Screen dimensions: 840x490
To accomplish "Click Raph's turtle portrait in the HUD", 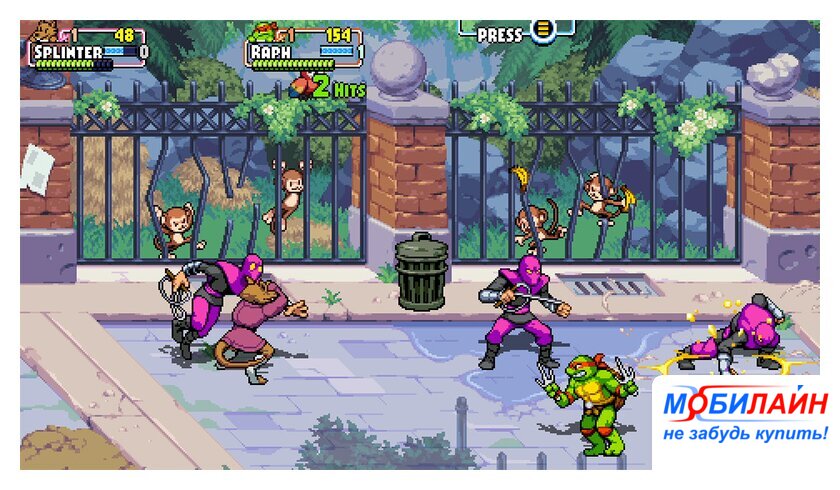I will 261,33.
